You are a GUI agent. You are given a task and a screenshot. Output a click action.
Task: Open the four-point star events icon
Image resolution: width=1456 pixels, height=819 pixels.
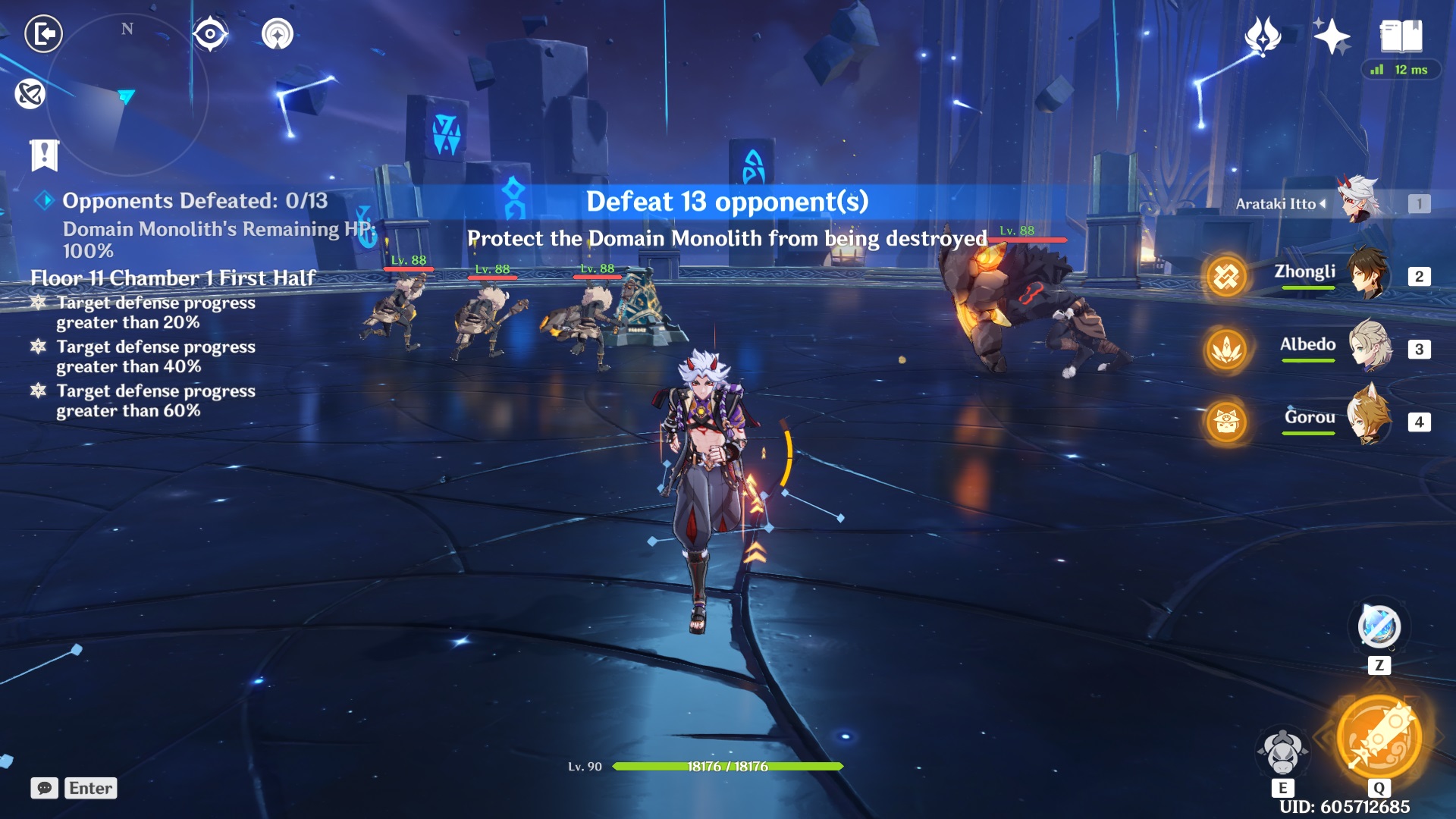1332,36
